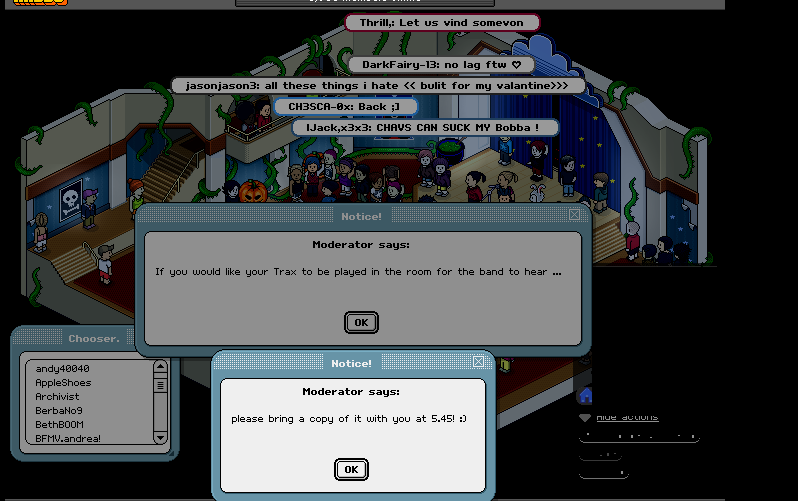798x501 pixels.
Task: Choose BethBOOM in the Chooser list
Action: click(x=59, y=424)
